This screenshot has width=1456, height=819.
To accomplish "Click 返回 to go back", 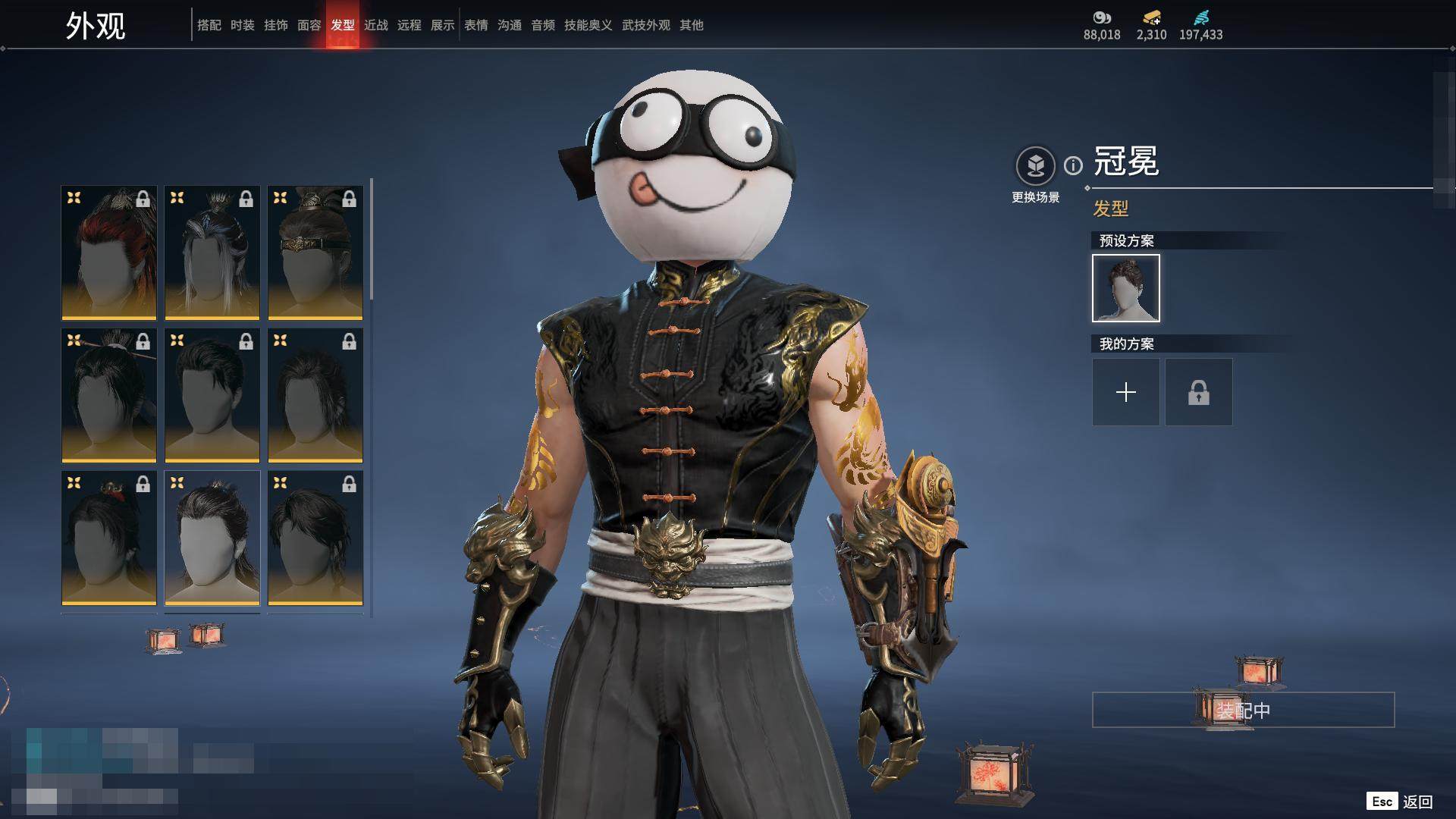I will point(1417,802).
